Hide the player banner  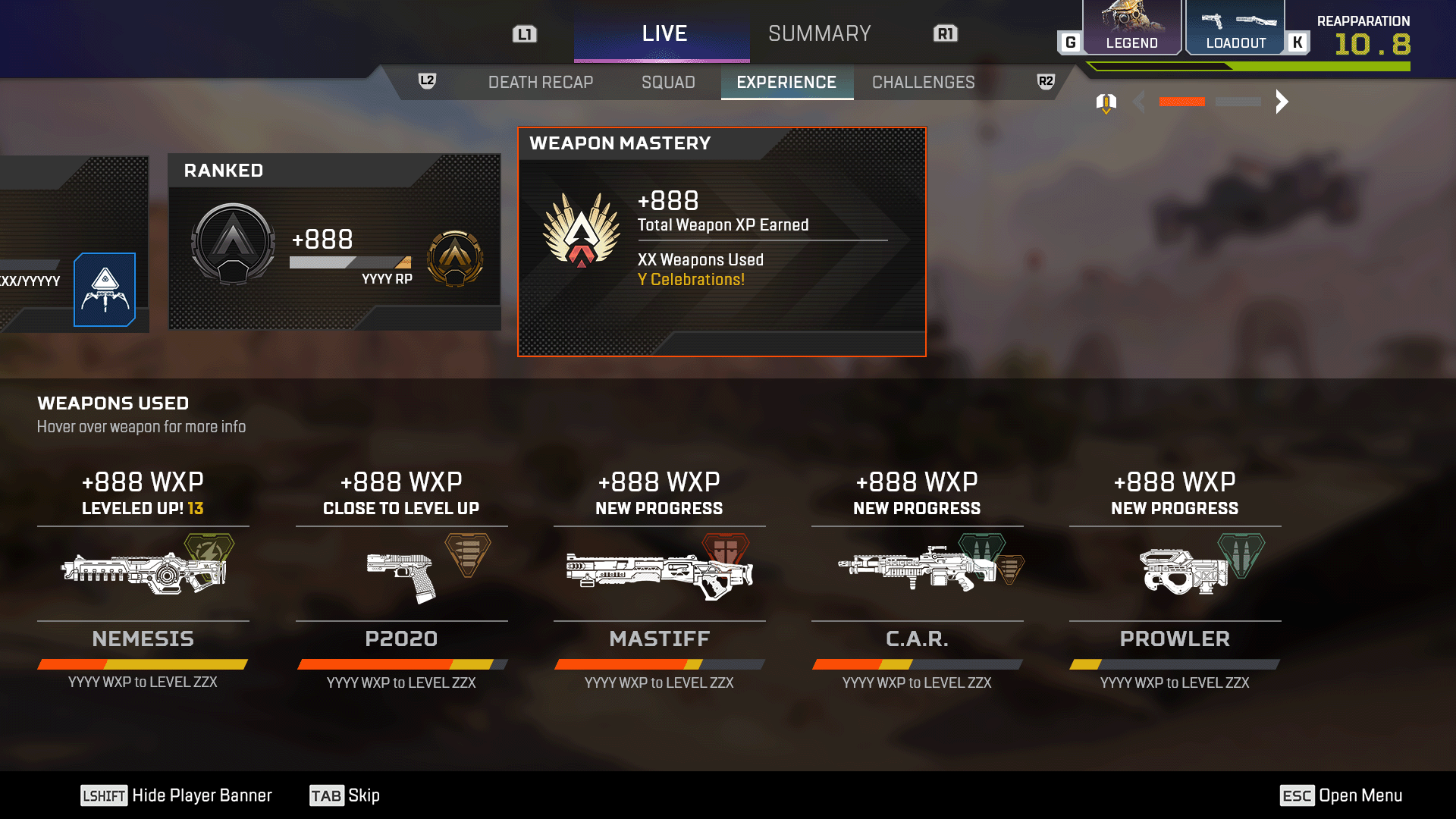tap(177, 795)
